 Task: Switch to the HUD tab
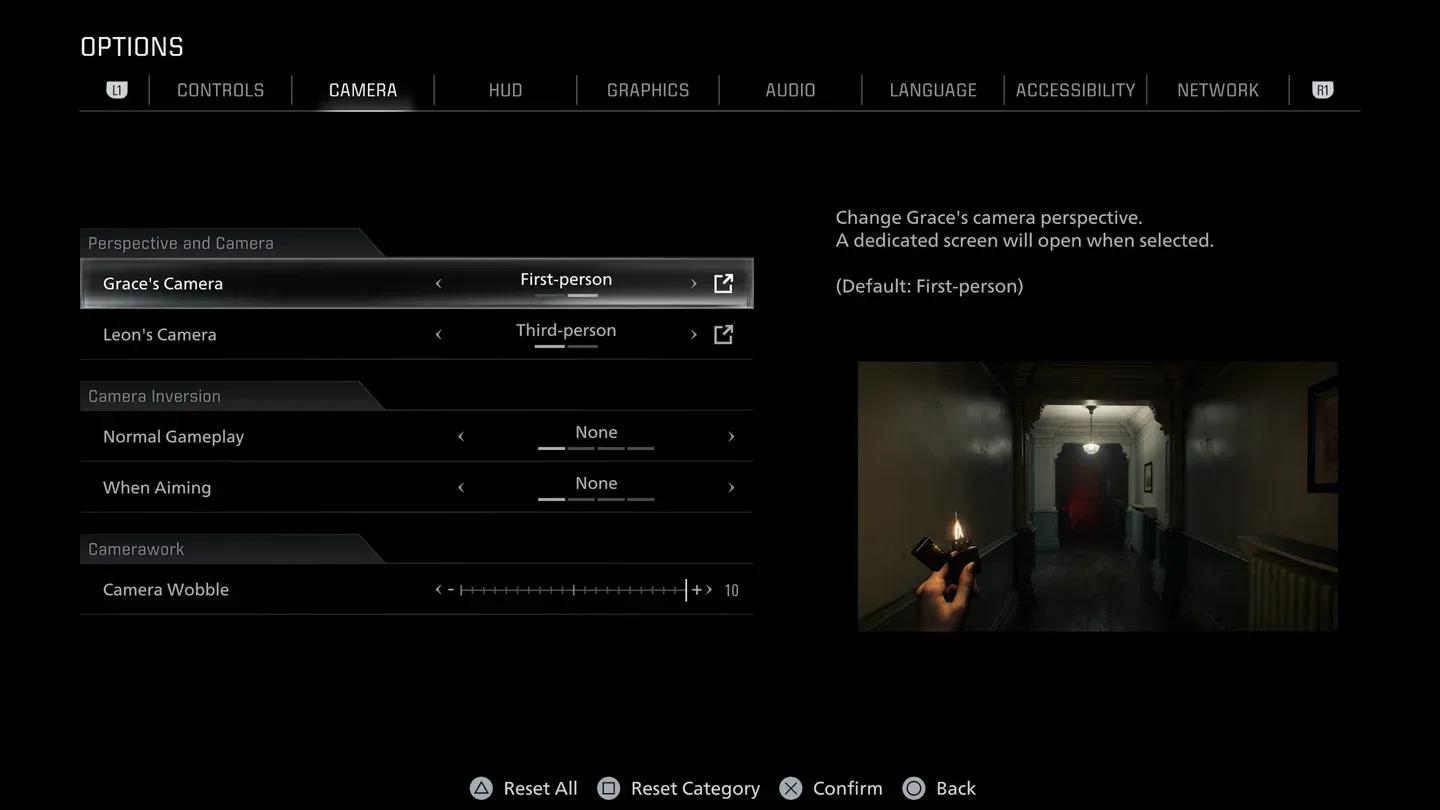coord(505,89)
